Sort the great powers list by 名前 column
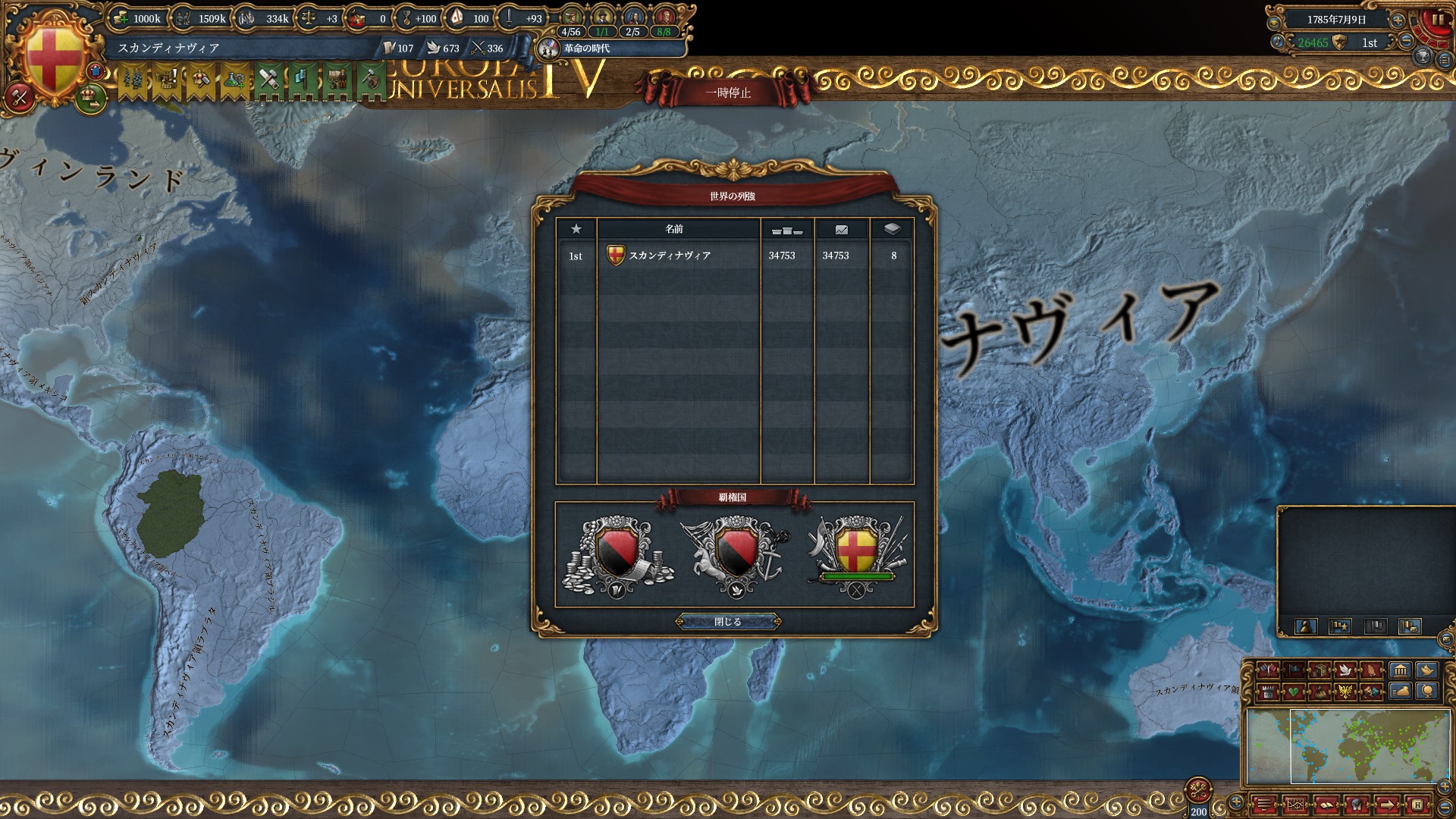 [674, 229]
